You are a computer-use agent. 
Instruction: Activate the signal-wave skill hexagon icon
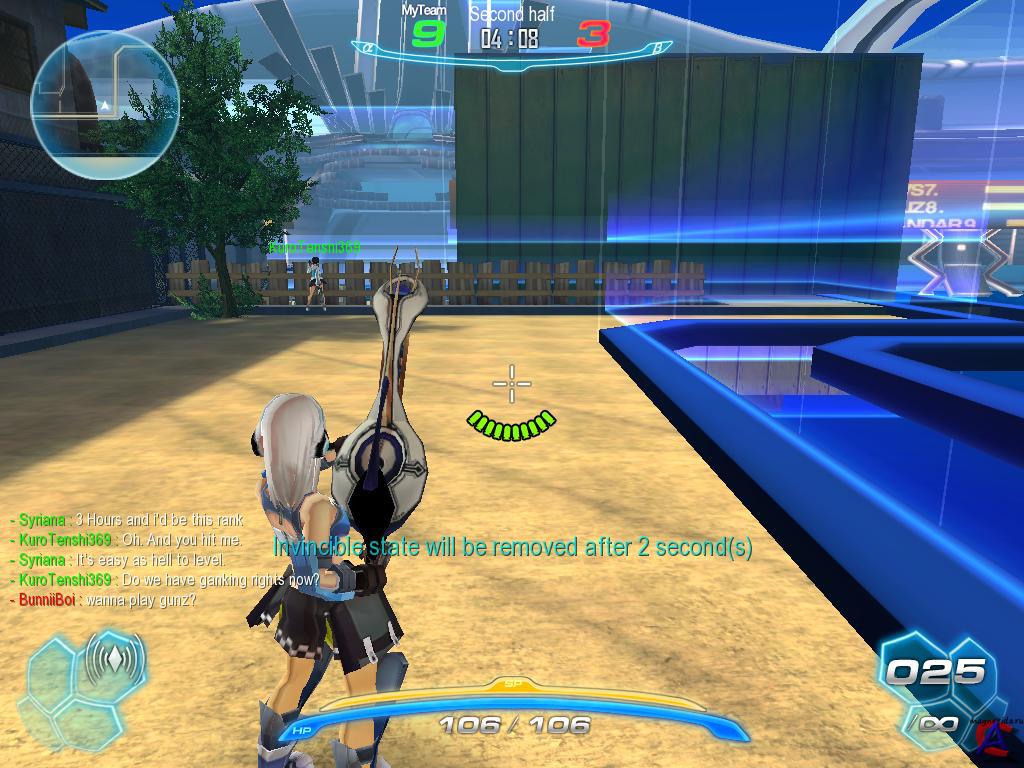click(115, 662)
